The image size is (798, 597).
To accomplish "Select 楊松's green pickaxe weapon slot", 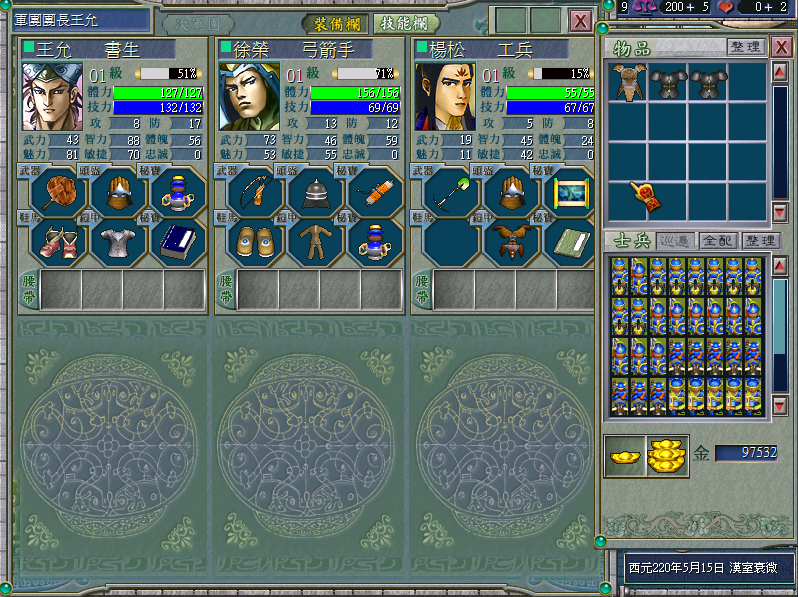I will tap(450, 190).
